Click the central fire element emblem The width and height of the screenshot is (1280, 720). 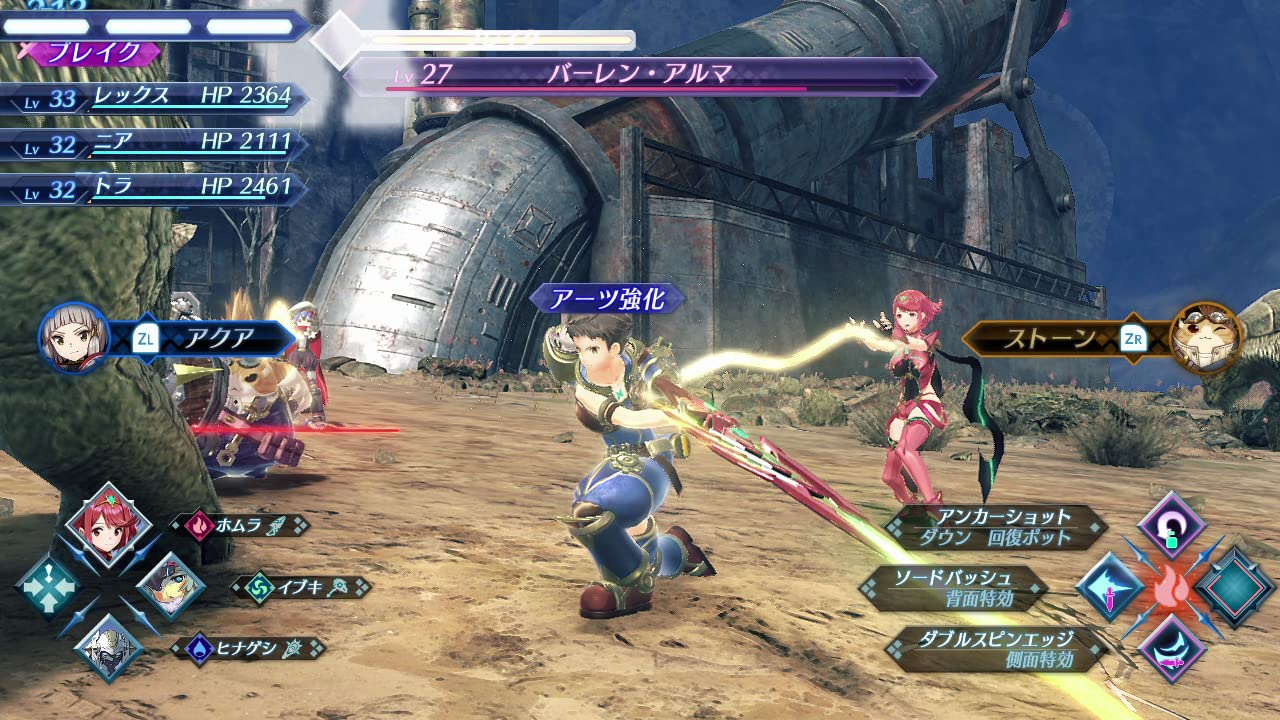coord(1170,587)
